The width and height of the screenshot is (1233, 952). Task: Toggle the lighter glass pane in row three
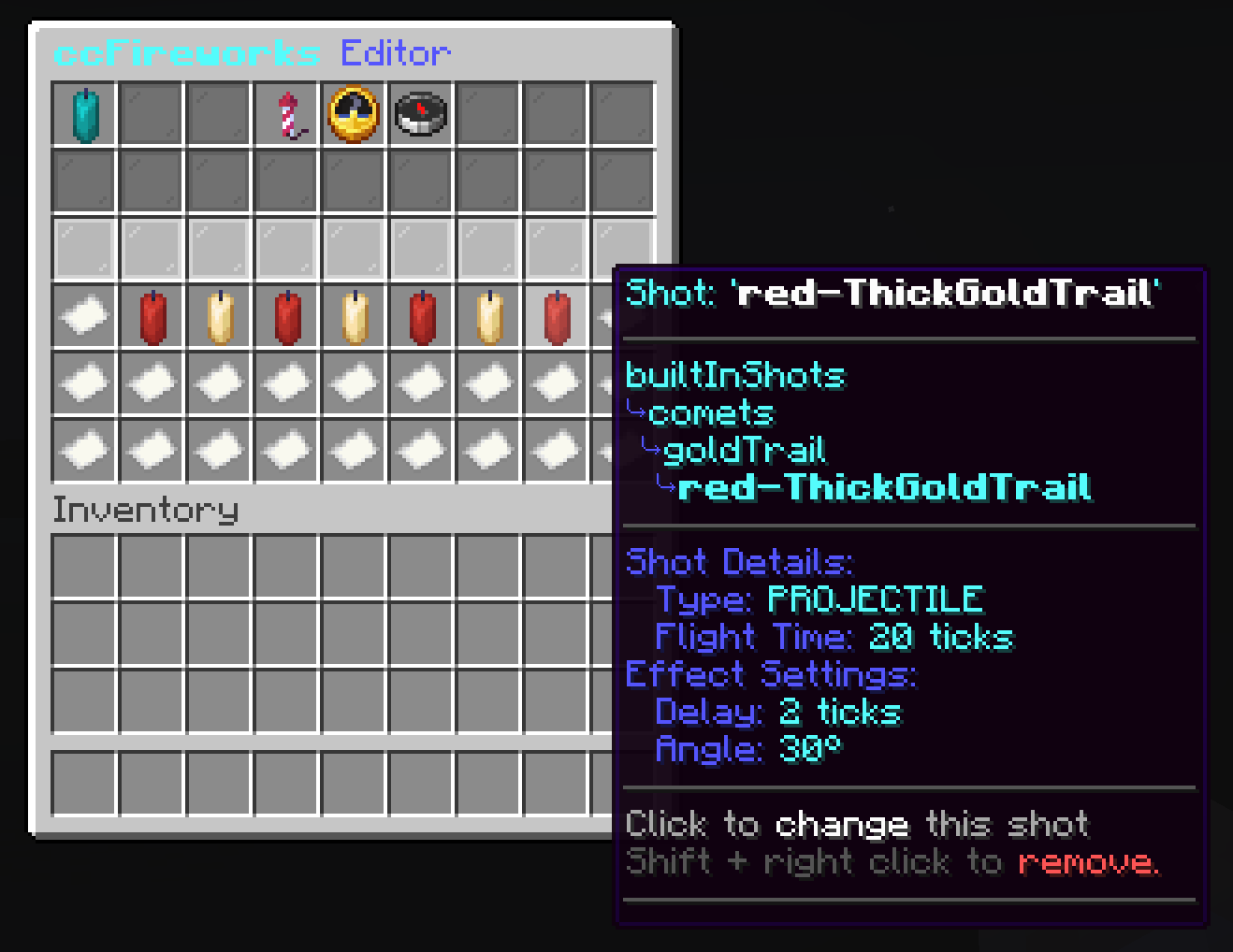[82, 248]
